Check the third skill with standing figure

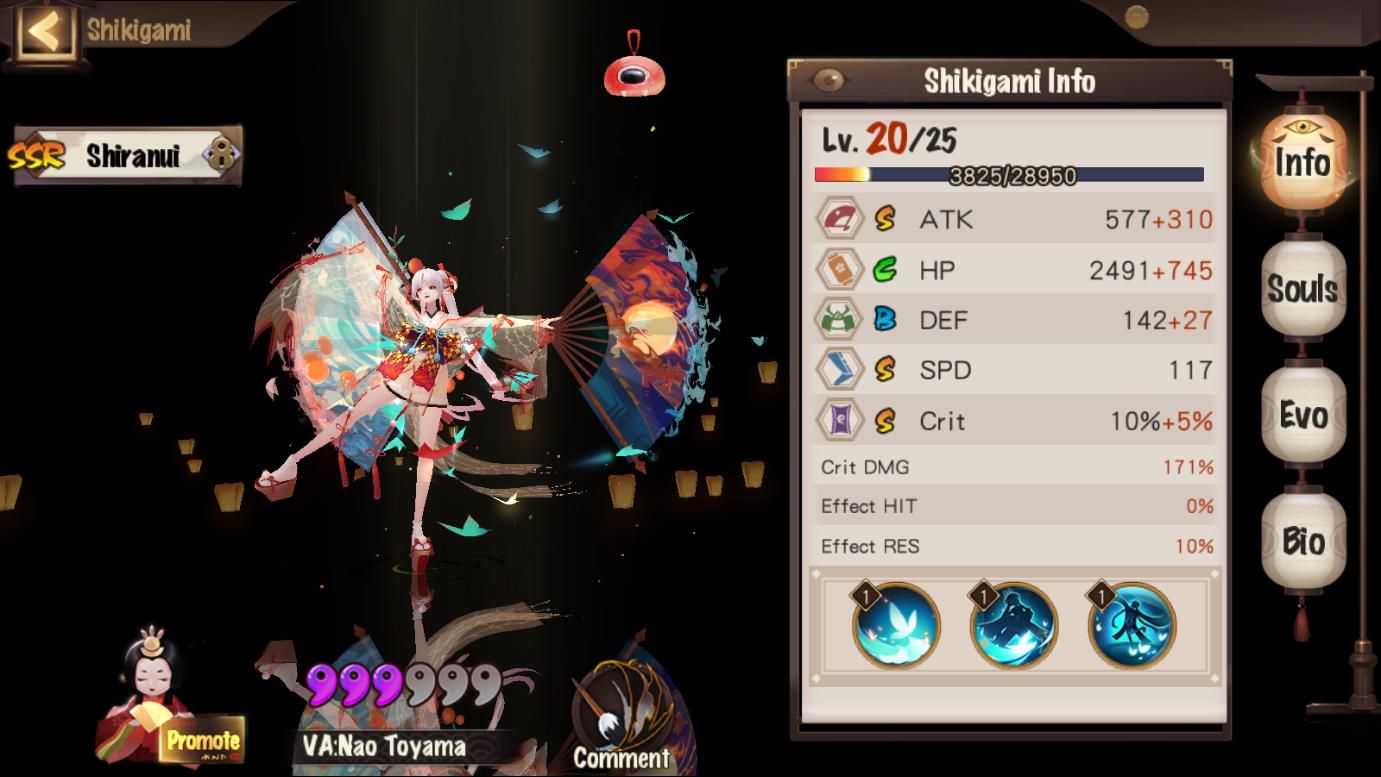(1132, 625)
